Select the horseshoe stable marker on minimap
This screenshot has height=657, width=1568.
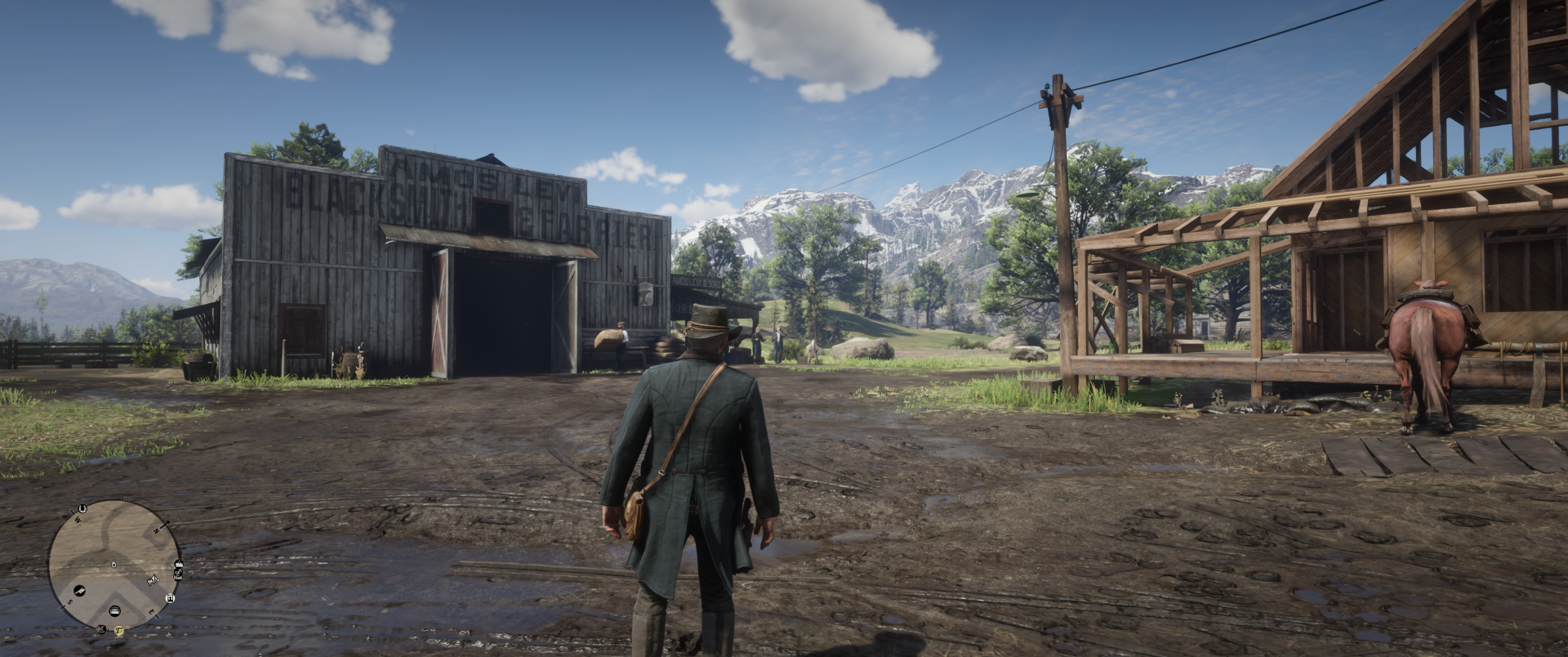82,509
